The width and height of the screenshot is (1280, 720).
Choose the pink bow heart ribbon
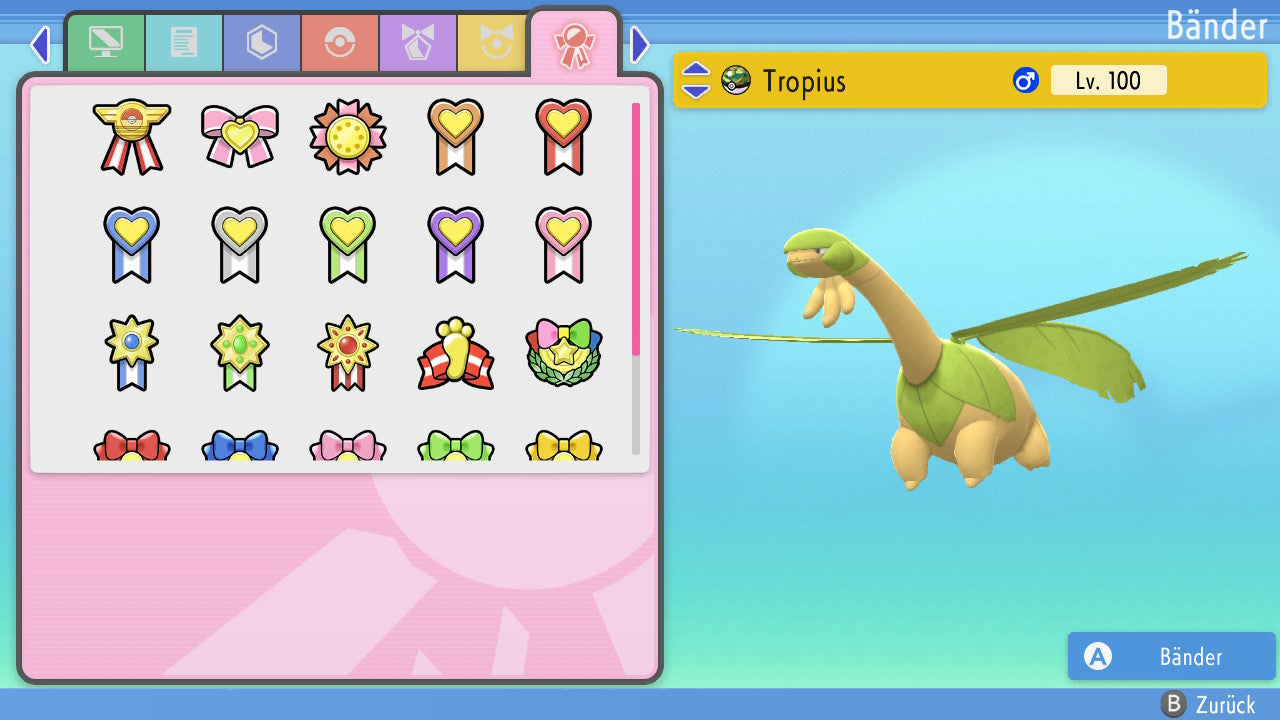point(239,136)
